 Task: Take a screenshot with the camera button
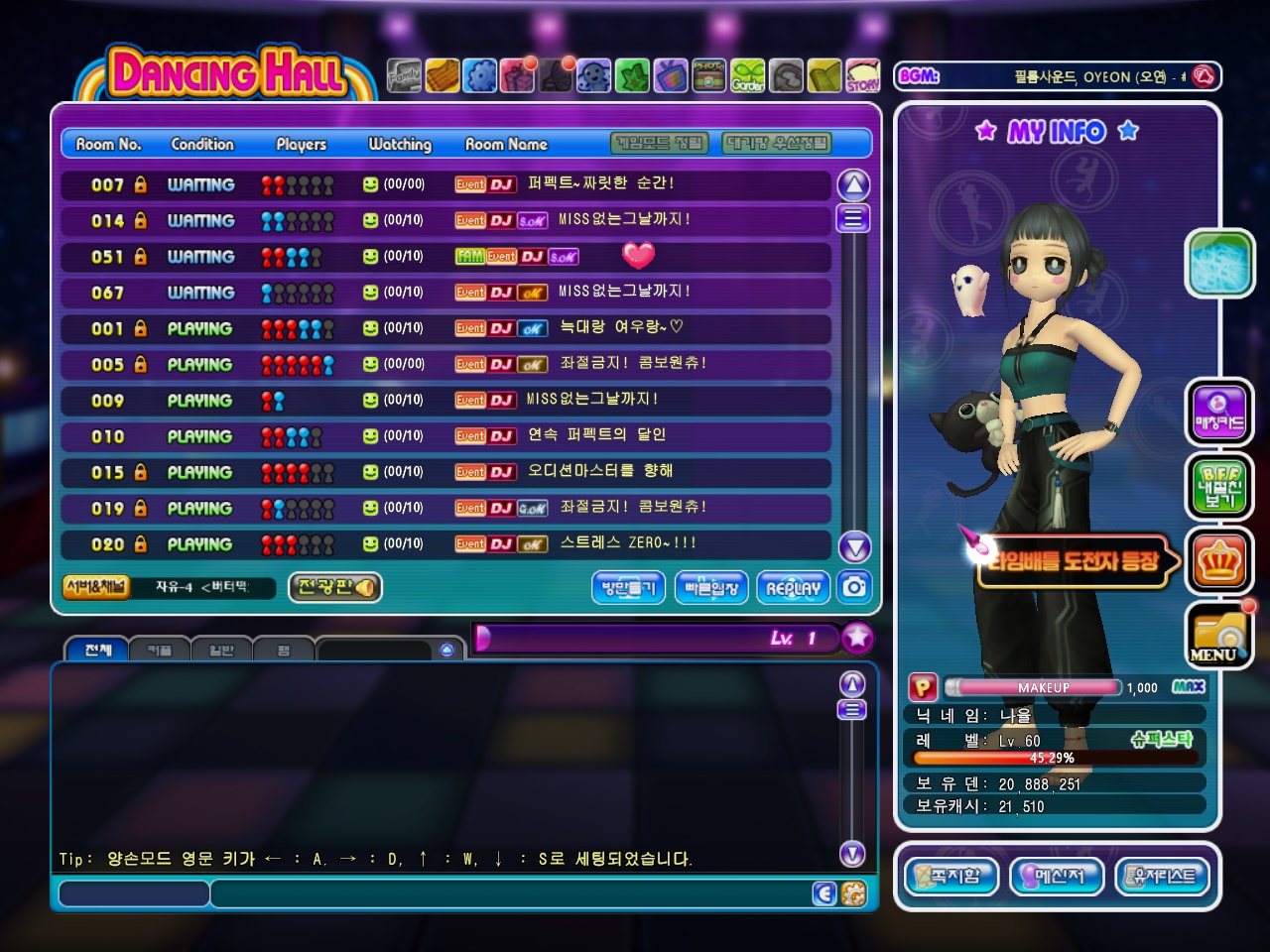pos(854,587)
